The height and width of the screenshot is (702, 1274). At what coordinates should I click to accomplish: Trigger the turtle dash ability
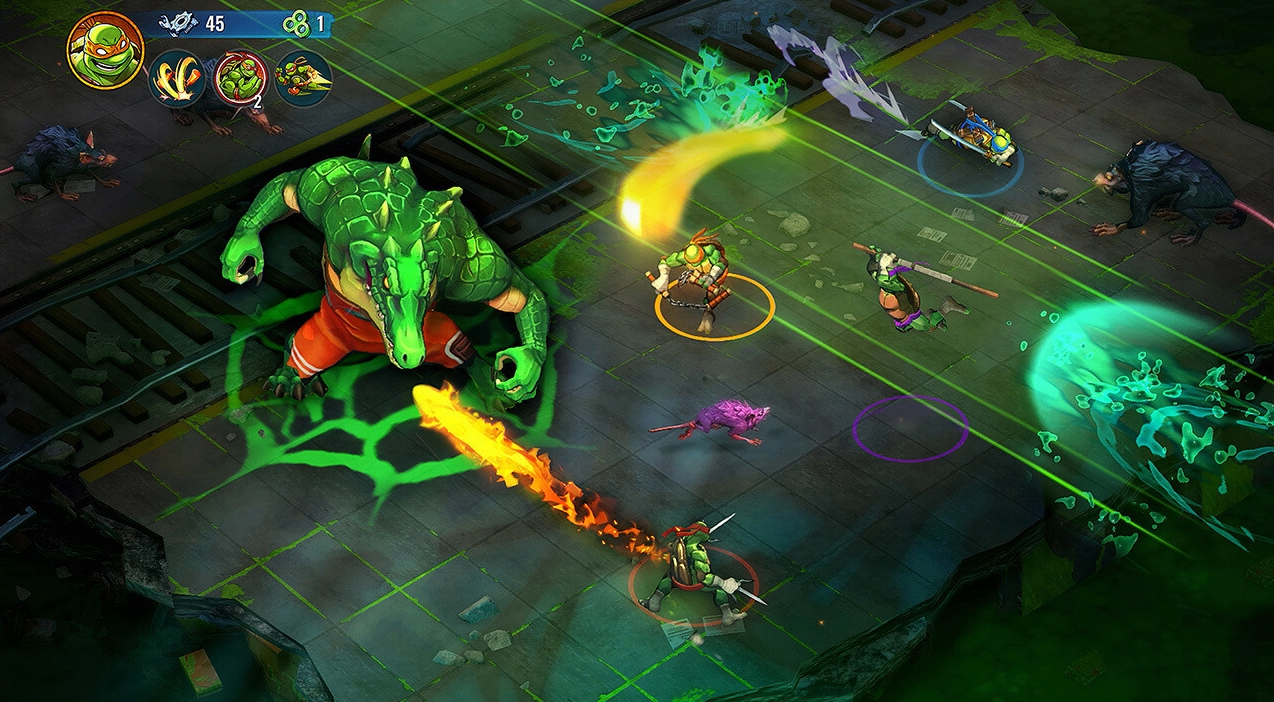[x=302, y=79]
